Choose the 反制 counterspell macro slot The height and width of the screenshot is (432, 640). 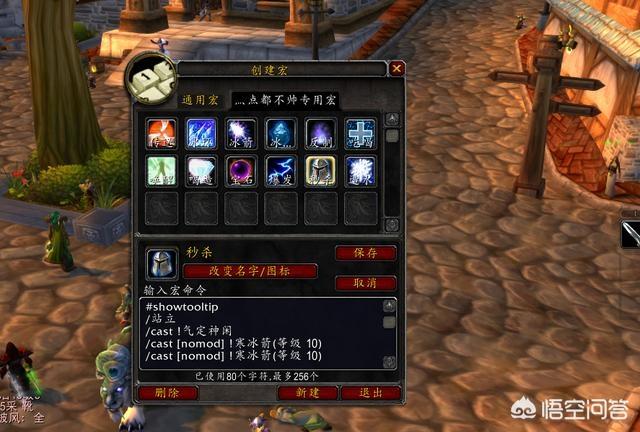click(x=320, y=134)
